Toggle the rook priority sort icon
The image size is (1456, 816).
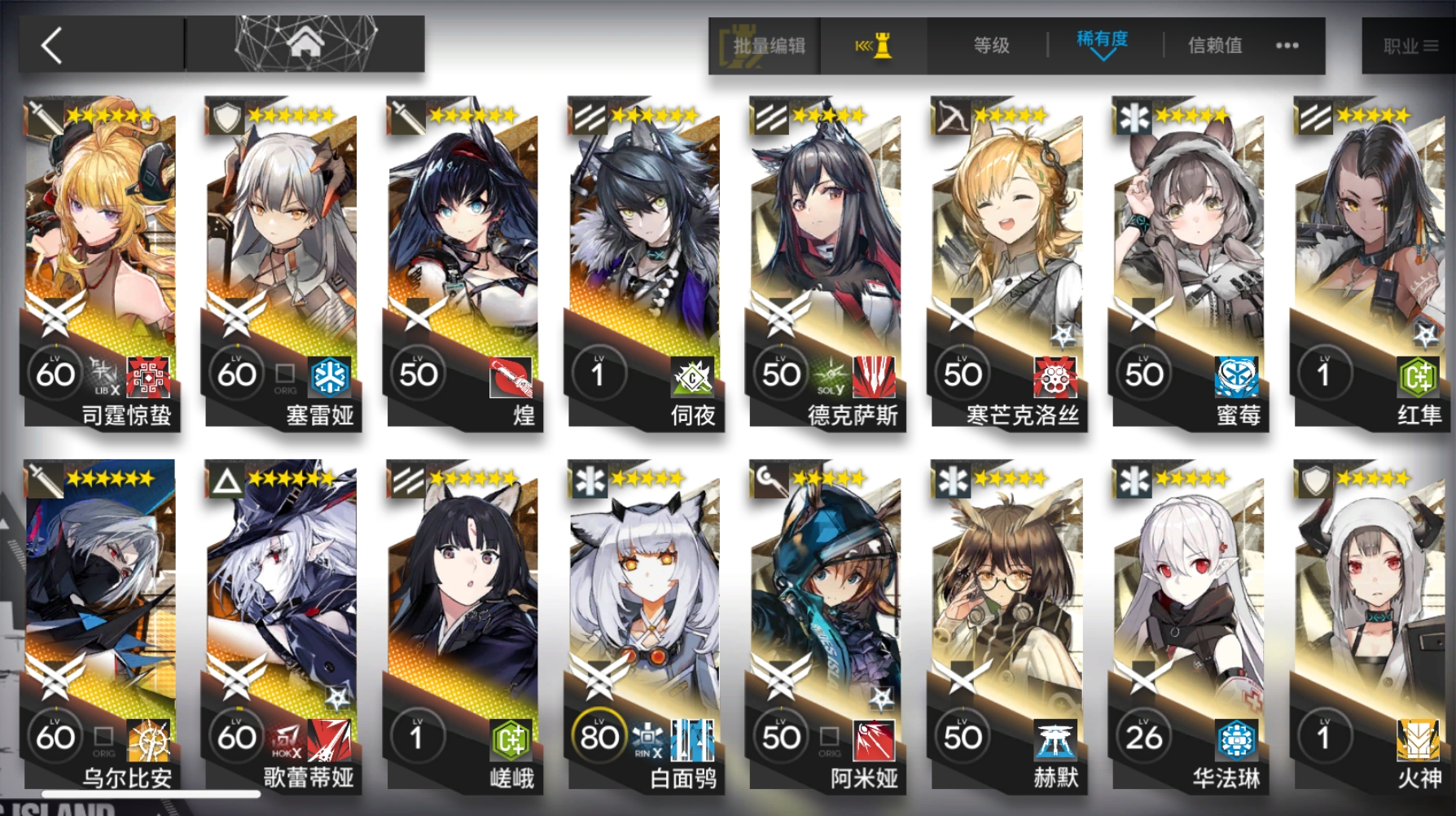point(874,46)
